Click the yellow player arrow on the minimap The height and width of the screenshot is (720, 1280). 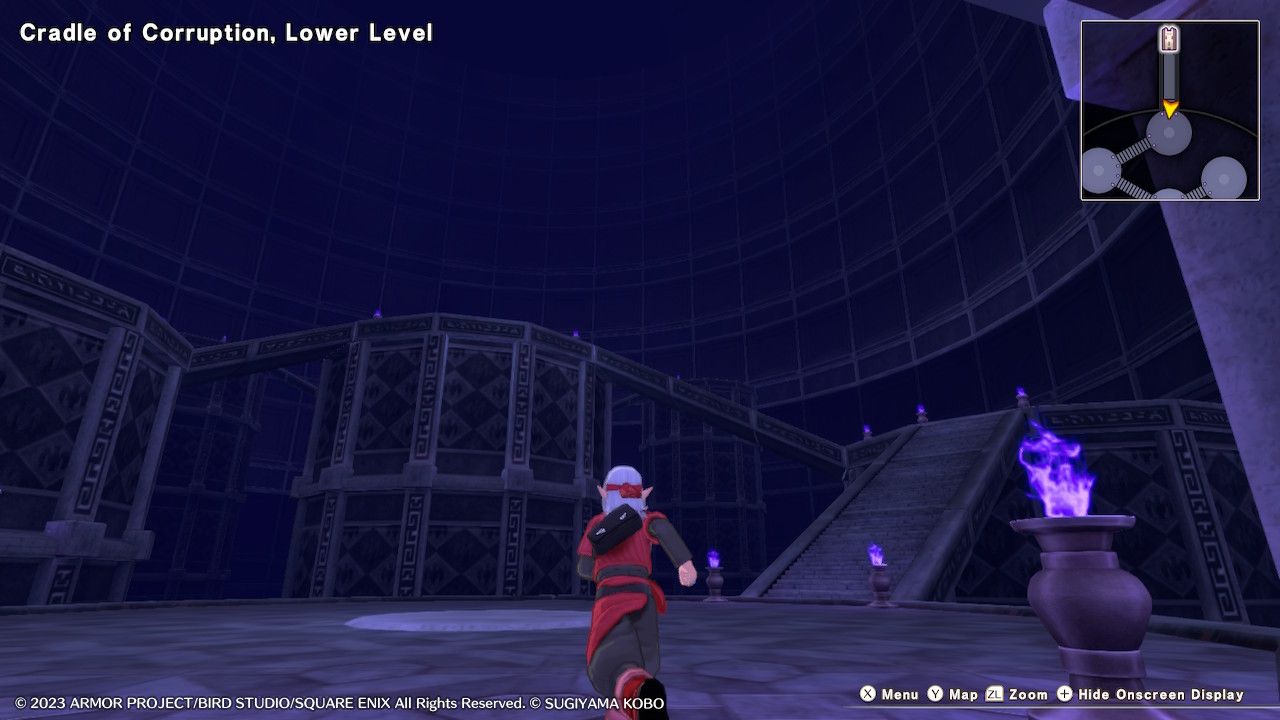[x=1170, y=110]
